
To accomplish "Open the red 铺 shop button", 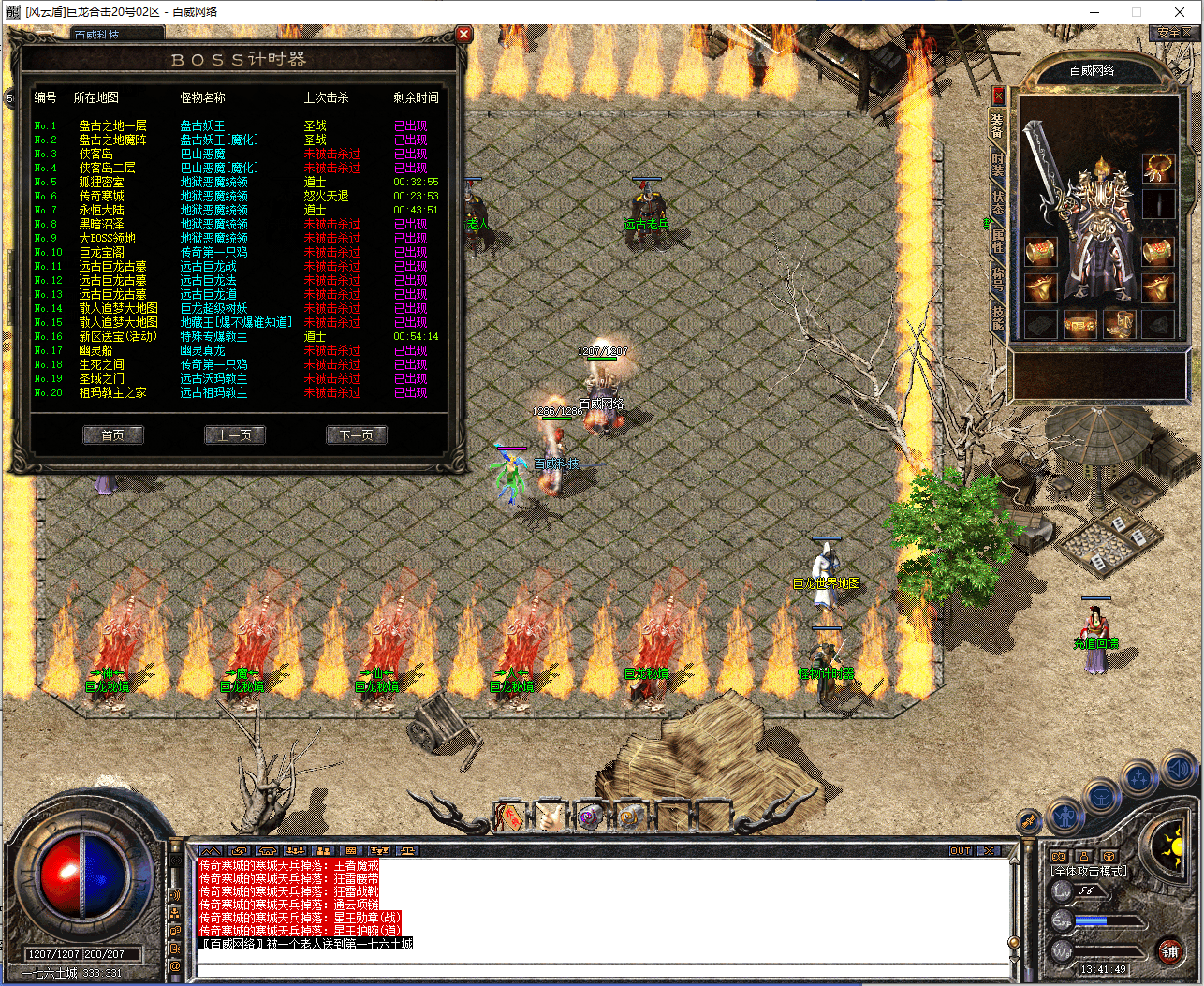I will coord(1170,952).
